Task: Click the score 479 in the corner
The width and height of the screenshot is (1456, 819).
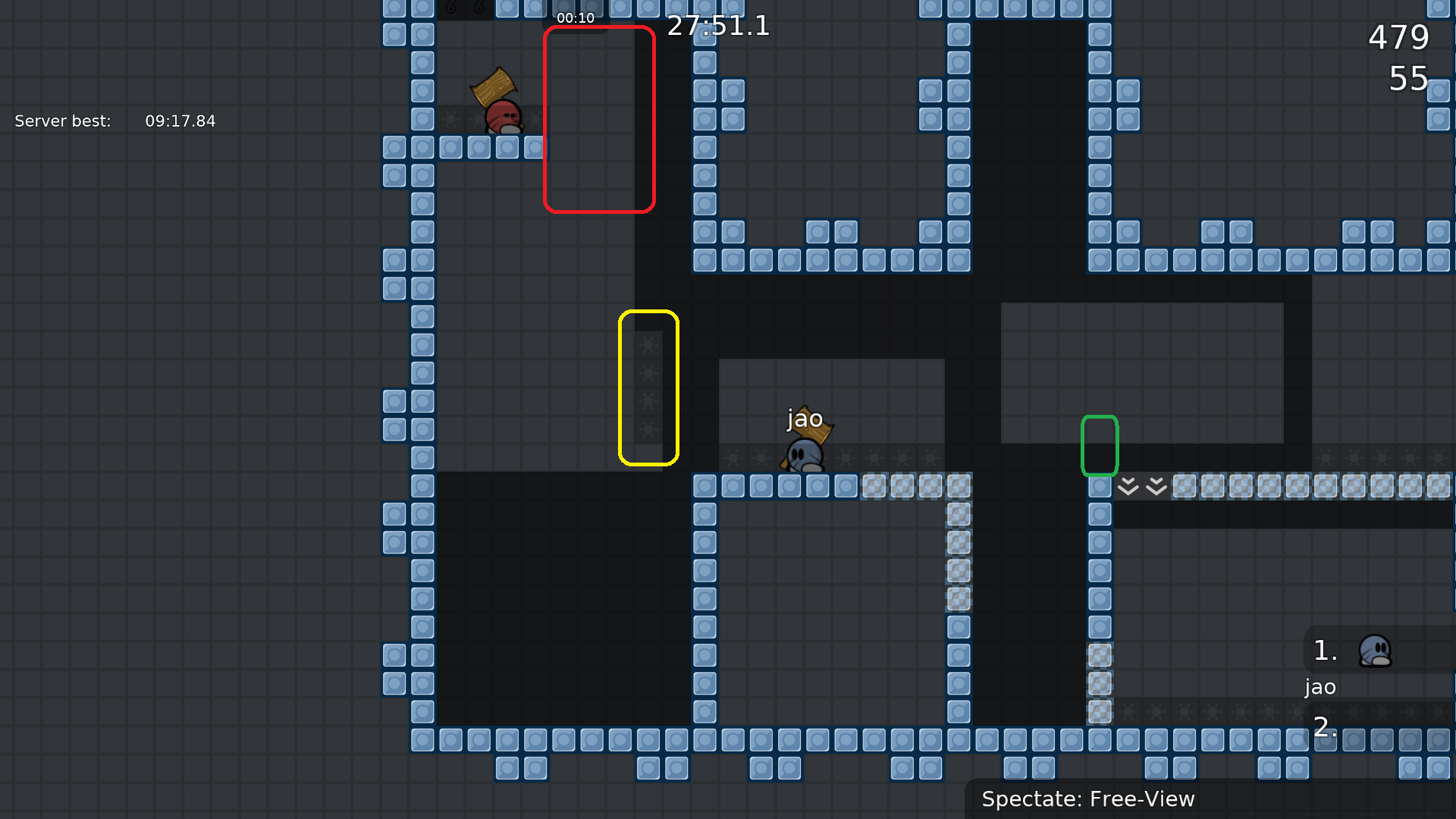Action: (1398, 37)
